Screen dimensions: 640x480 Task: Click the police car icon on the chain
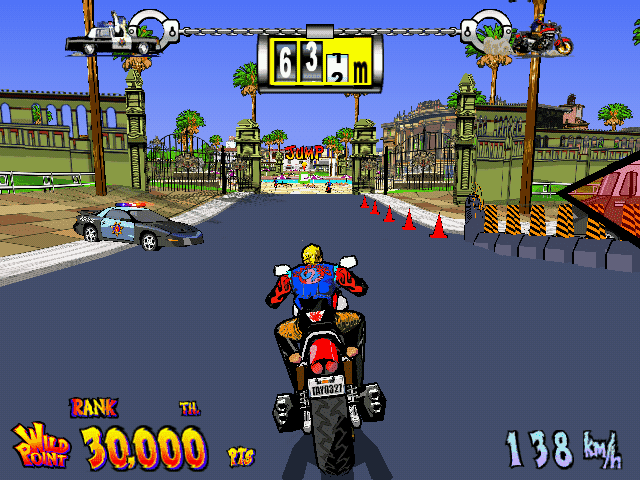[114, 40]
